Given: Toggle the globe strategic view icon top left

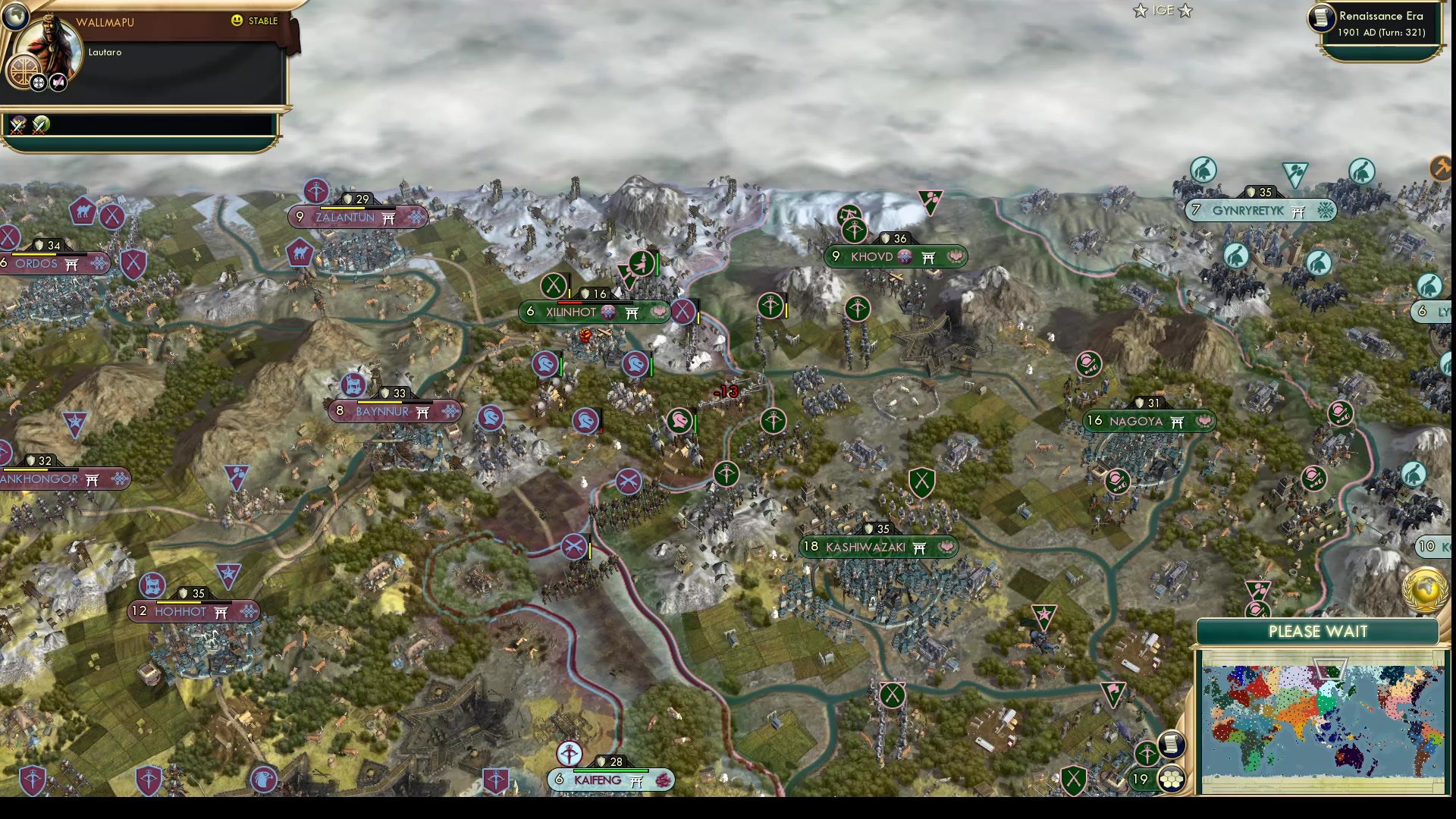Looking at the screenshot, I should click(x=16, y=16).
